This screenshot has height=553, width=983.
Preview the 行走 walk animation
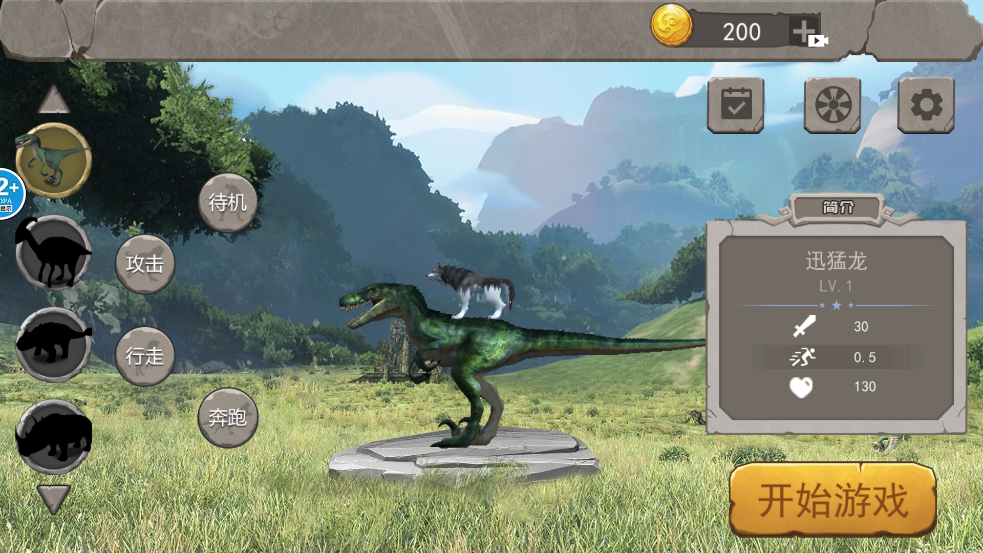145,356
